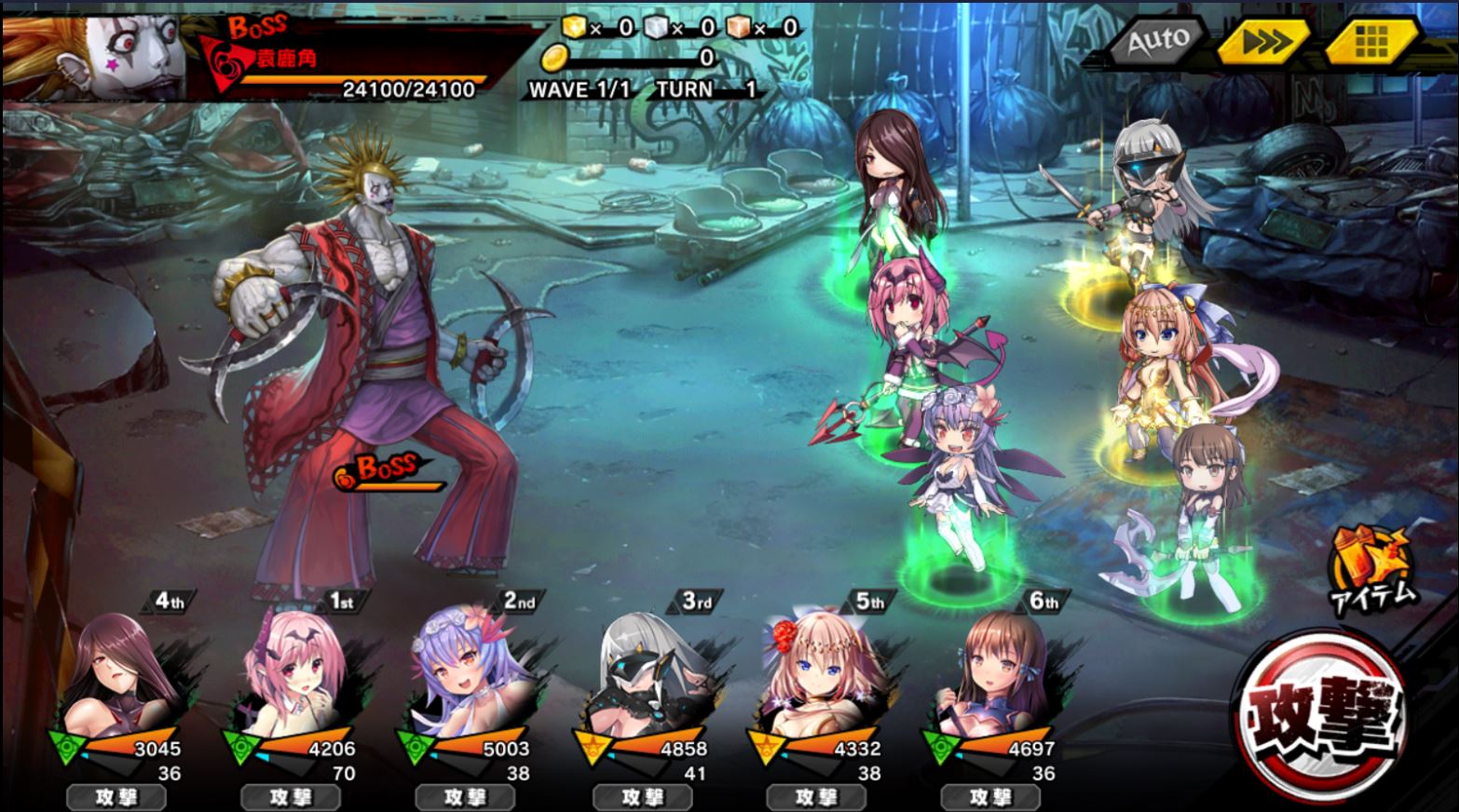Click 攻撃 button under the 4697 HP character
1459x812 pixels.
tap(990, 797)
